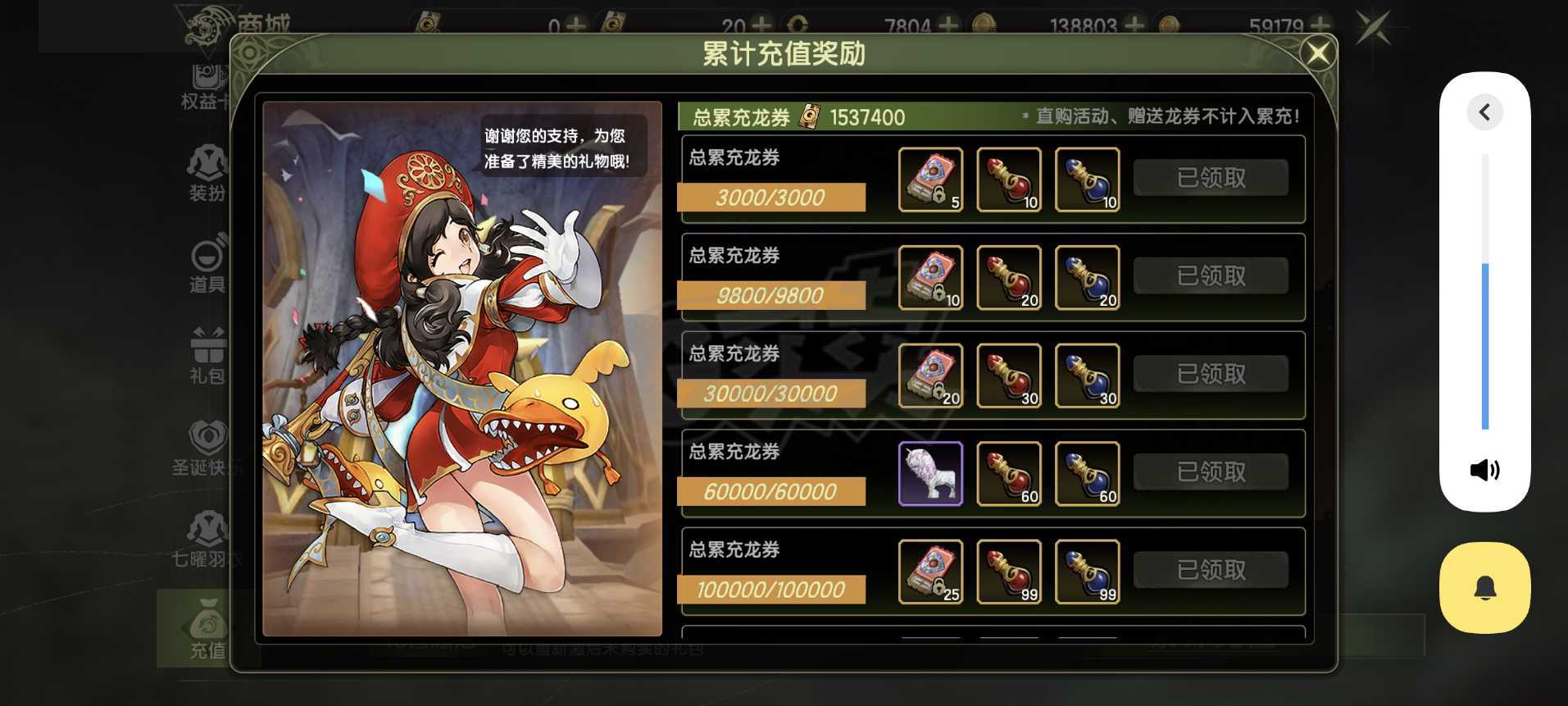Open the 礼包 gift pack category

207,355
